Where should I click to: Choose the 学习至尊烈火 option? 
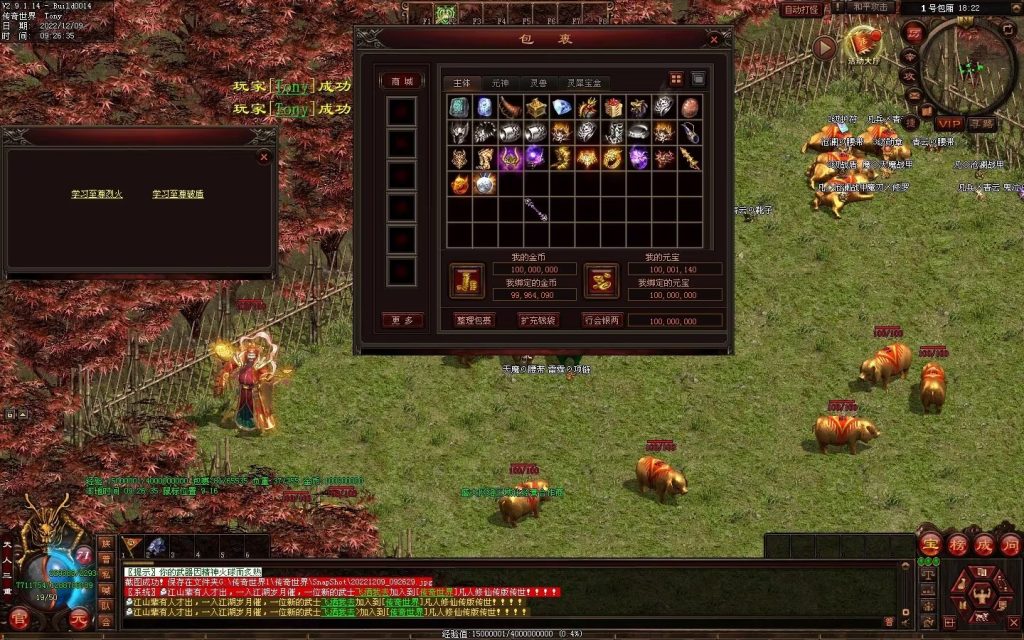click(96, 194)
